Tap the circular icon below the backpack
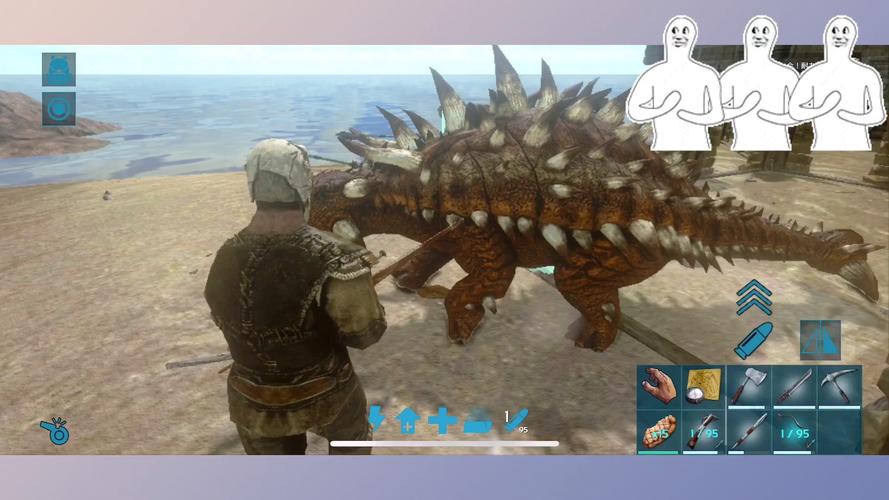This screenshot has width=889, height=500. [x=59, y=108]
